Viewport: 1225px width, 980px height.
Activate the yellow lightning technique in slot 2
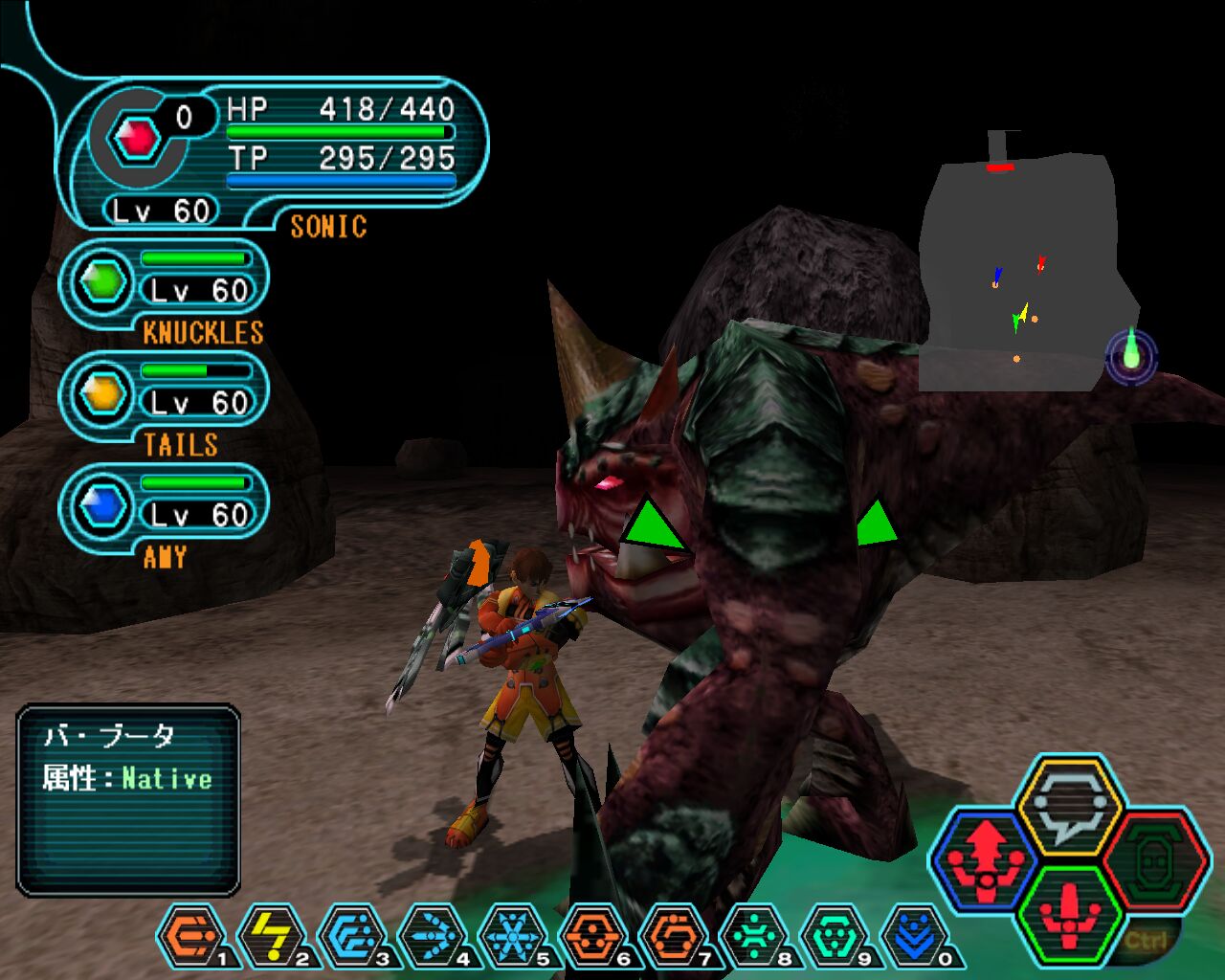(271, 935)
